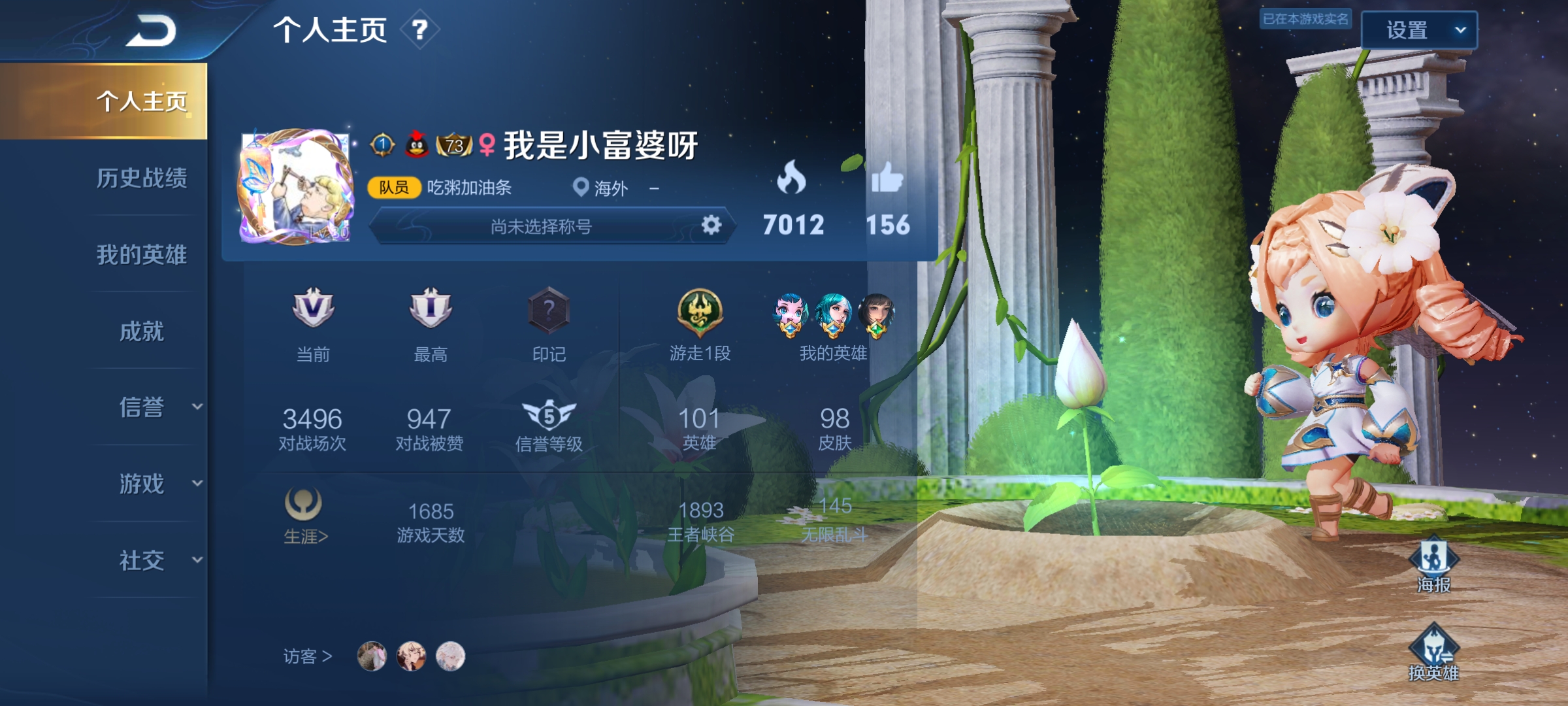Switch to the 历史战绩 tab
1568x706 pixels.
tap(142, 178)
